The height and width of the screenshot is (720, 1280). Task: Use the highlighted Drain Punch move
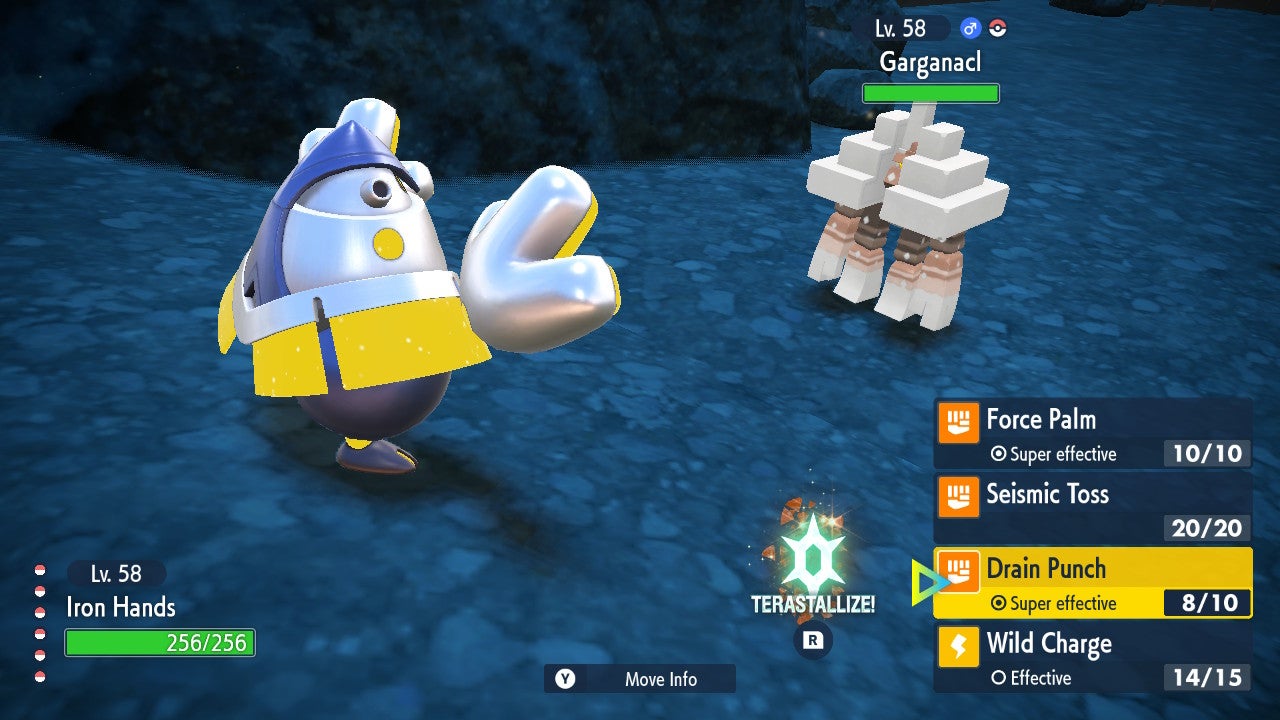coord(1092,583)
